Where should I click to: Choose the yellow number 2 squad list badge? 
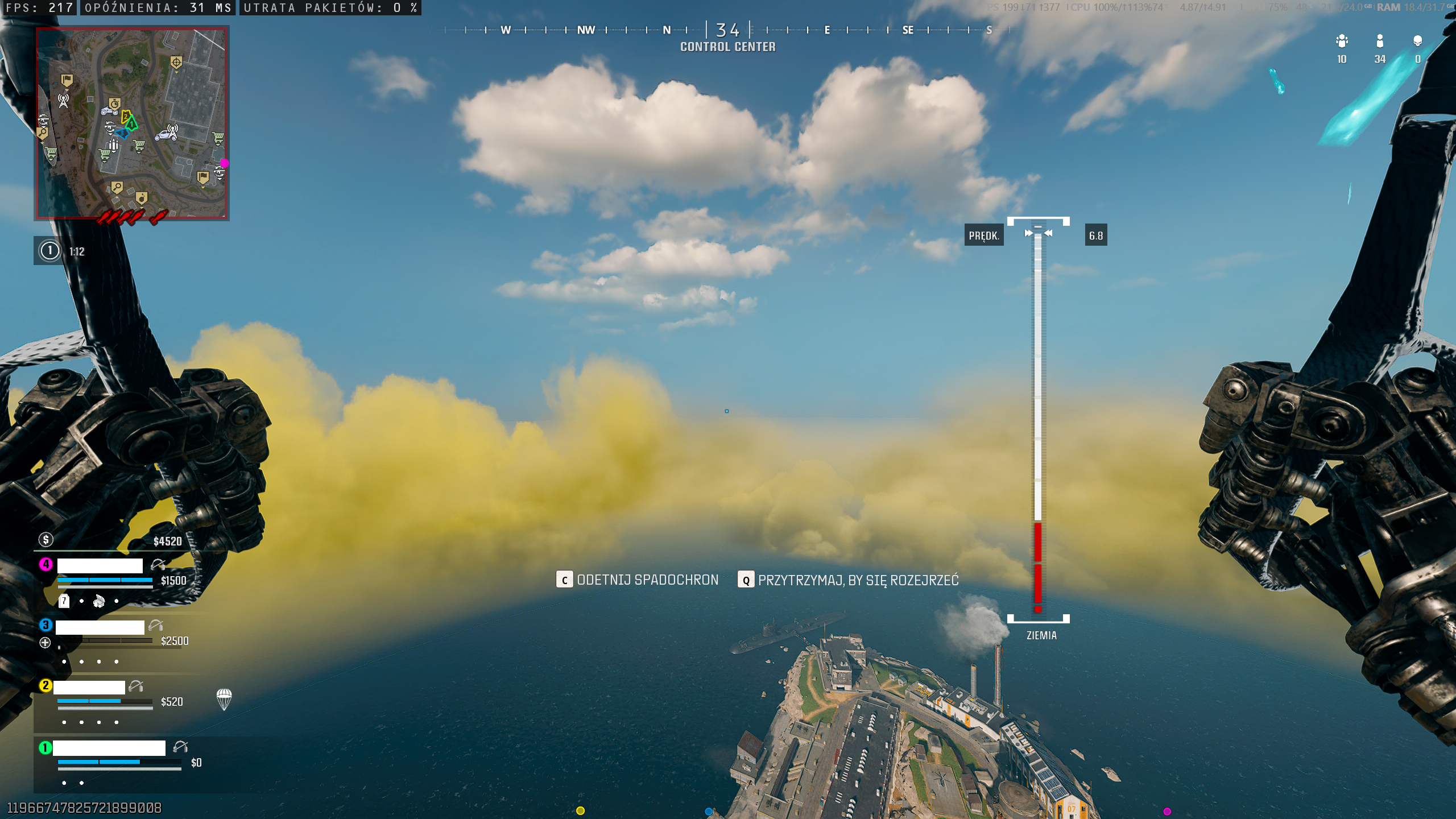click(45, 685)
